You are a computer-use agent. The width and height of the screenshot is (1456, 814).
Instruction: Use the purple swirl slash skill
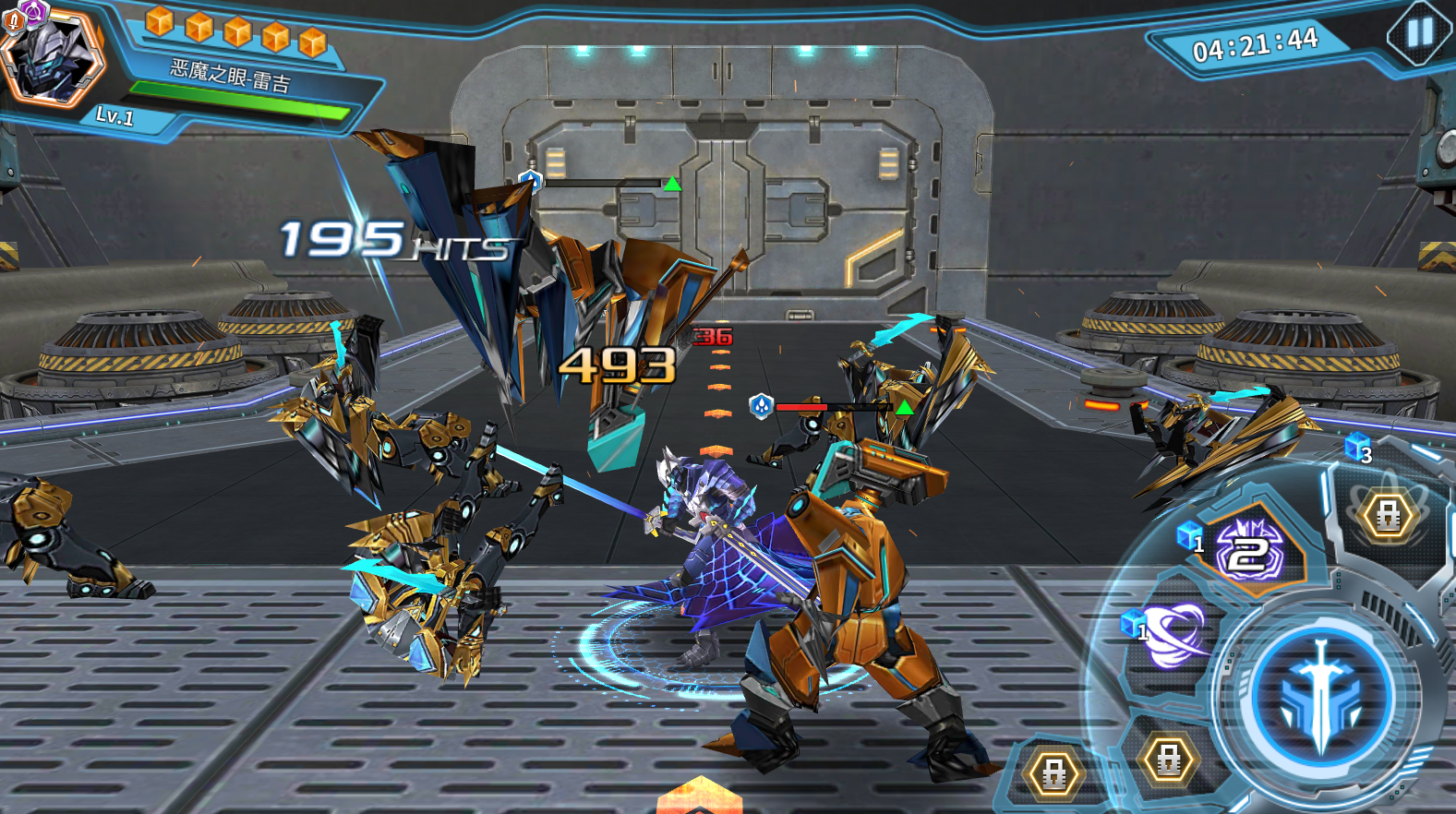coord(1173,634)
